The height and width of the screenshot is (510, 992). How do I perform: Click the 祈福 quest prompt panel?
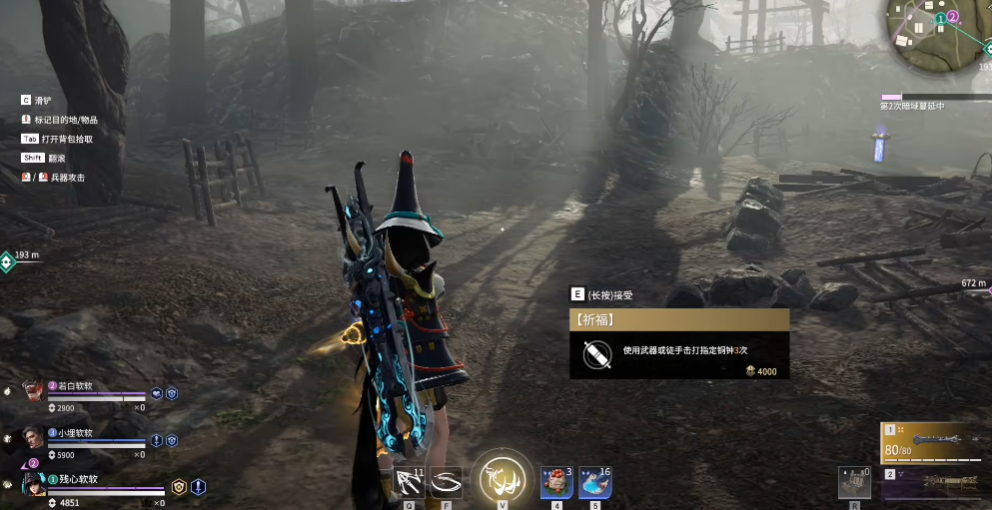[679, 344]
